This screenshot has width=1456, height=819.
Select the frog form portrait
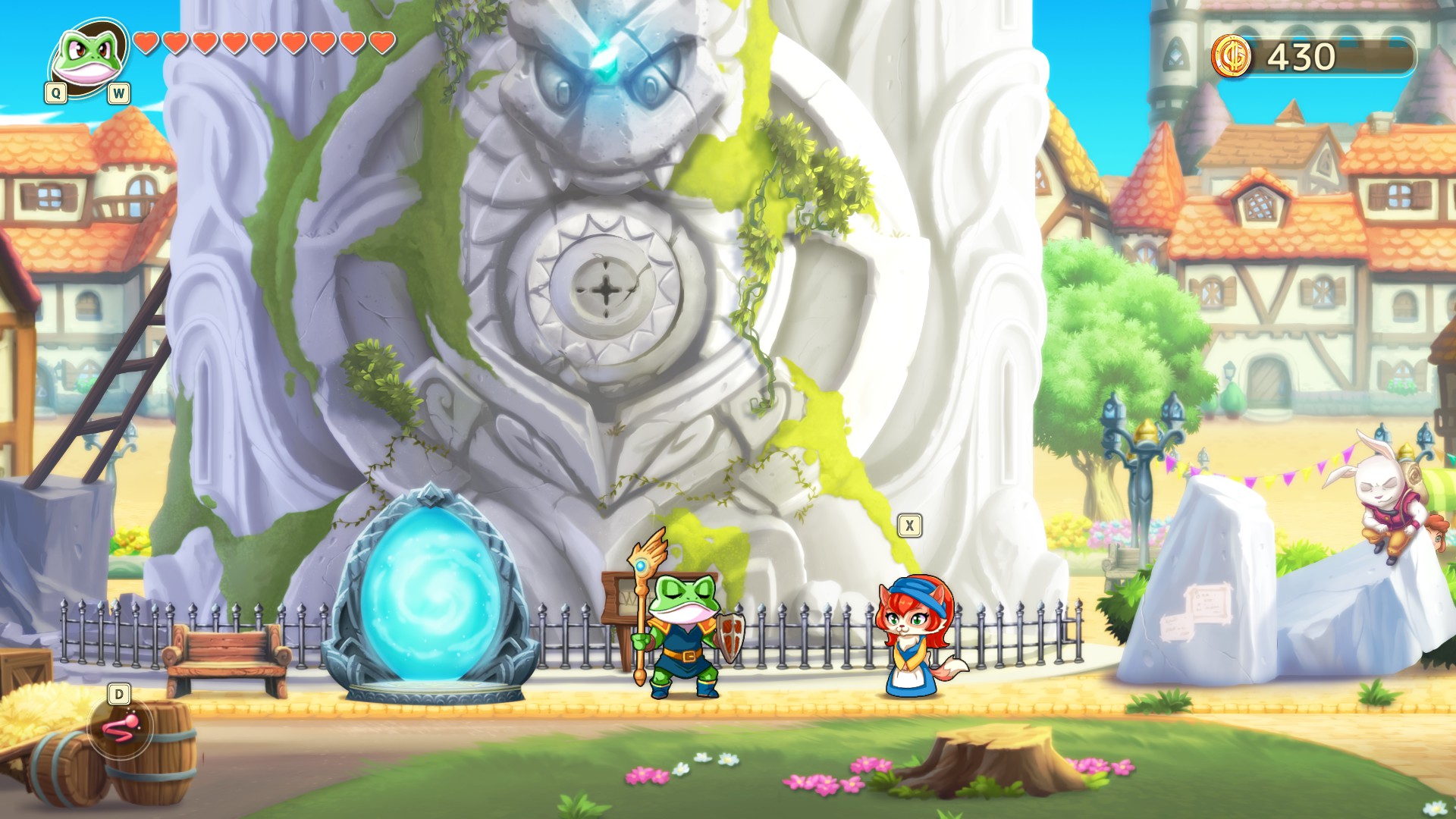pyautogui.click(x=88, y=57)
